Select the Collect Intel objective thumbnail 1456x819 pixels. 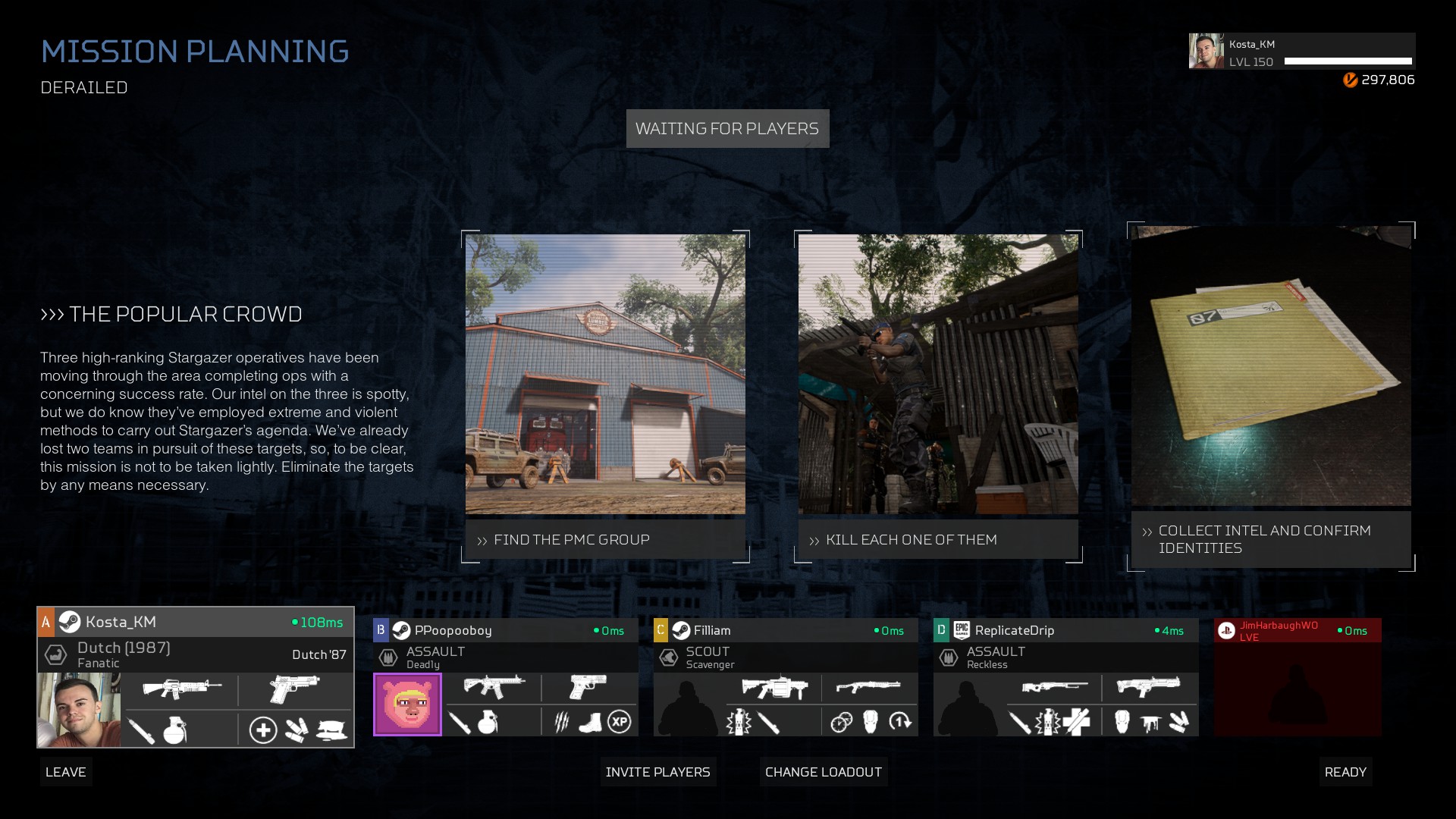click(x=1271, y=366)
